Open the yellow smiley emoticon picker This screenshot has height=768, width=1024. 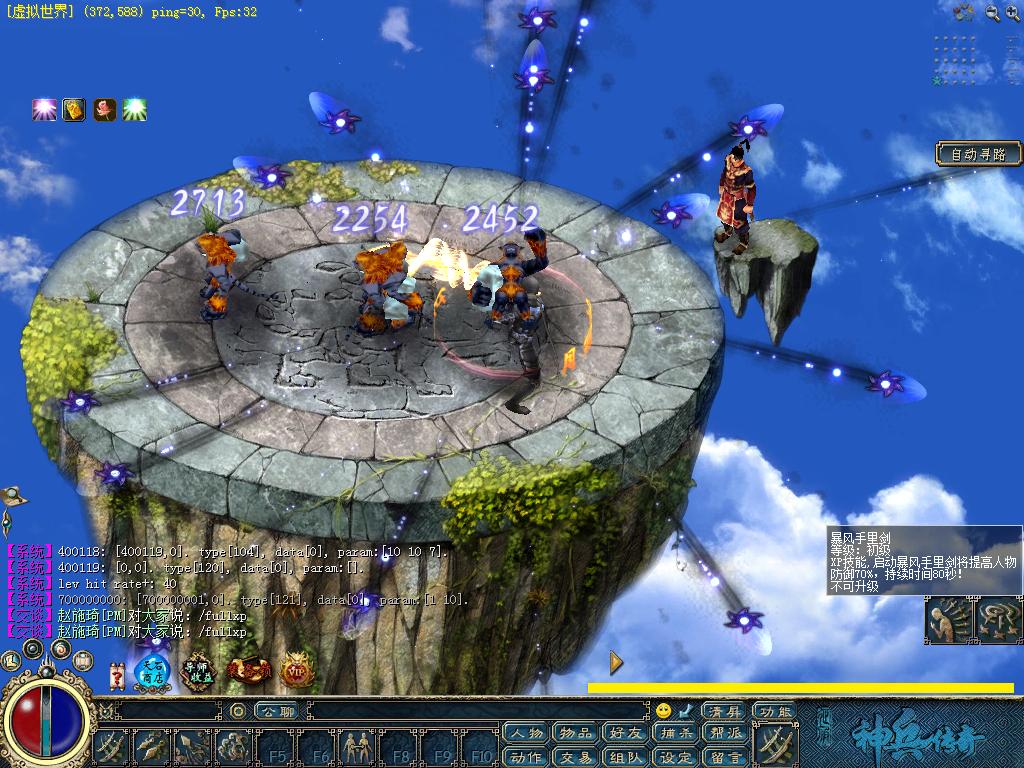(x=663, y=711)
